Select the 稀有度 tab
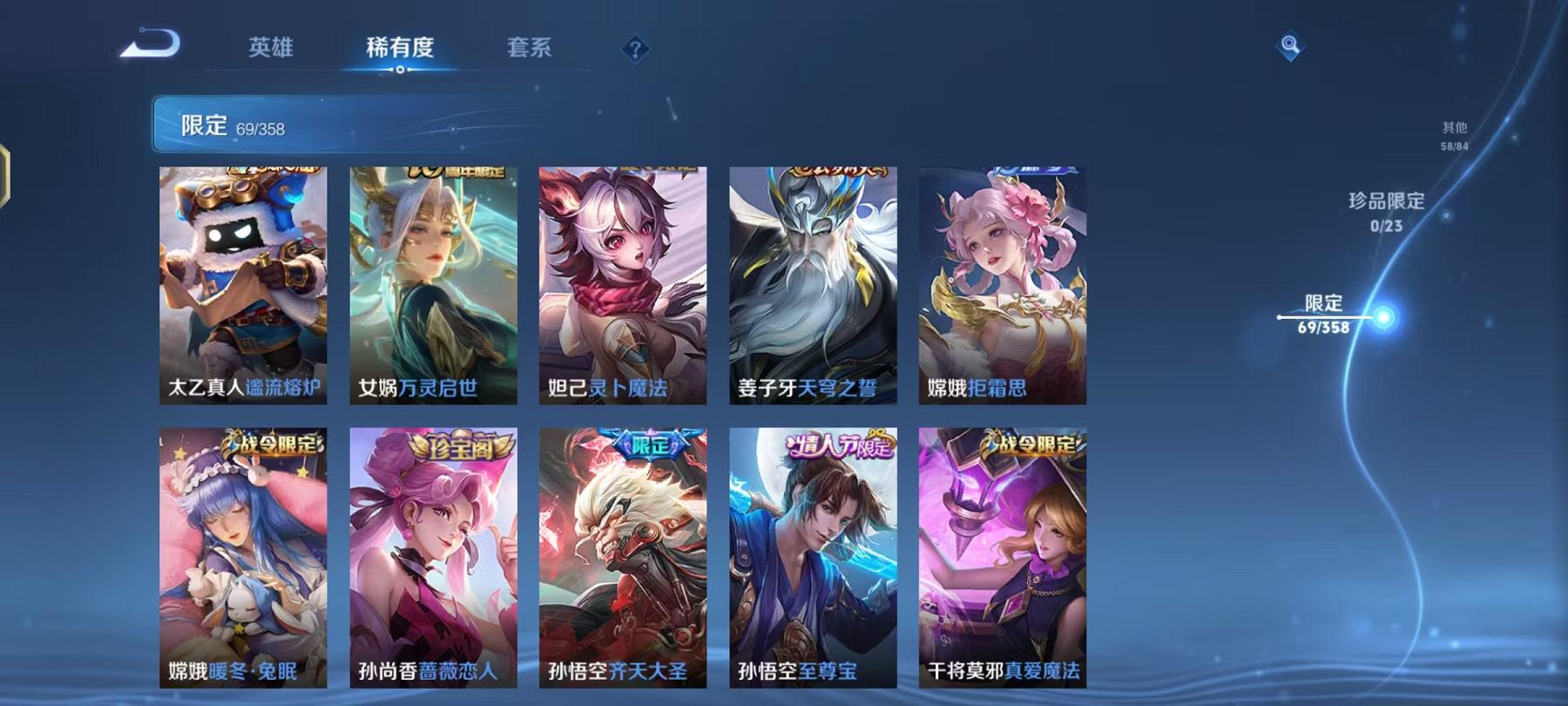1568x706 pixels. click(400, 50)
